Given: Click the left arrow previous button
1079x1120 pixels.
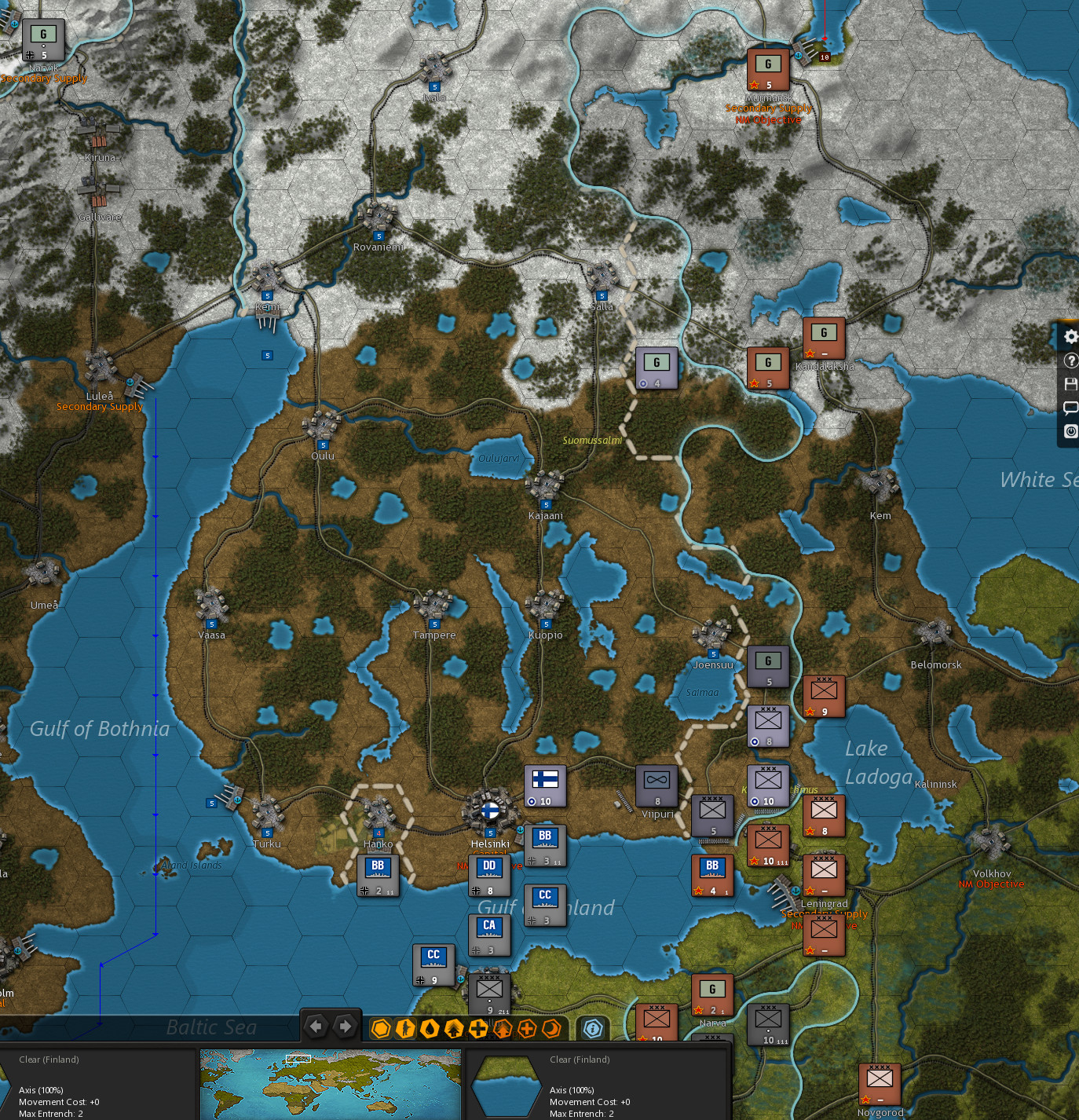Looking at the screenshot, I should (316, 1026).
